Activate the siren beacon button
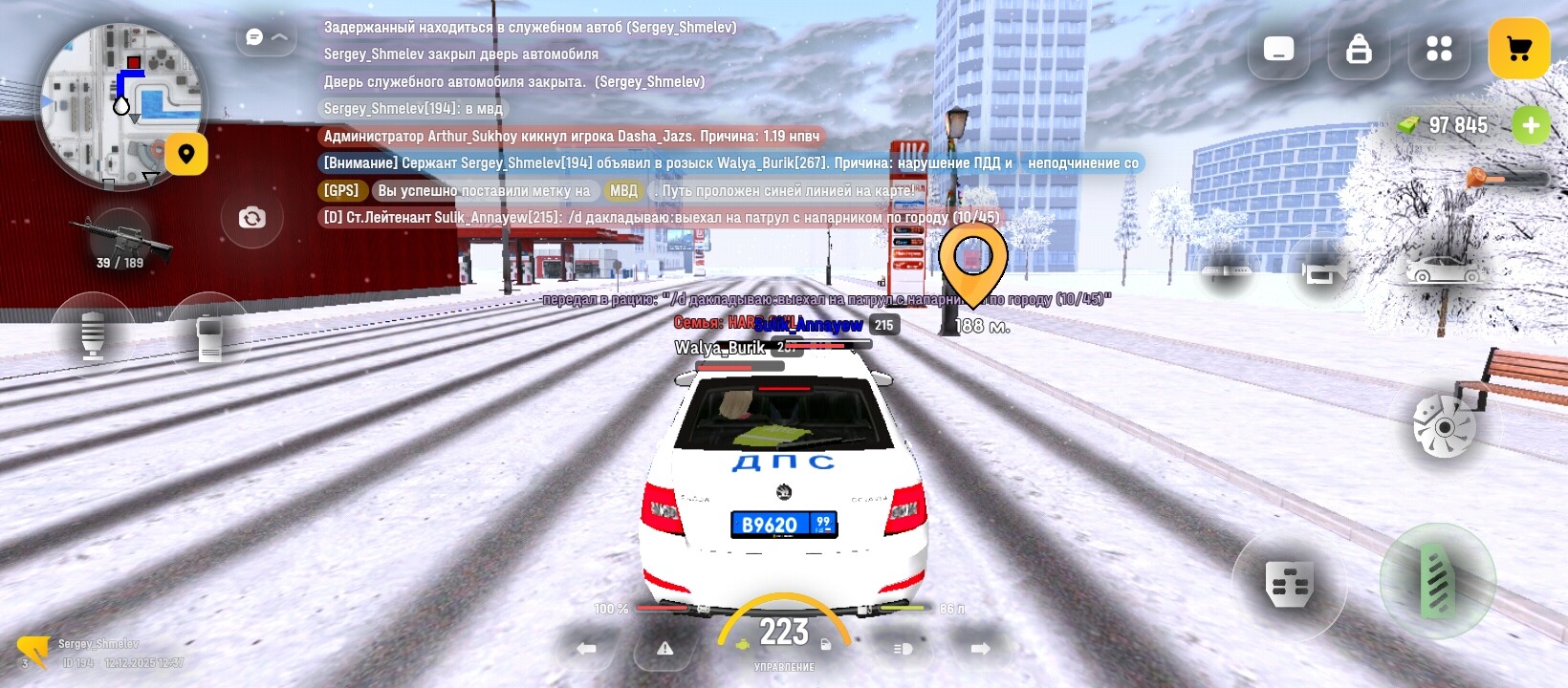Image resolution: width=1568 pixels, height=688 pixels. pos(92,334)
